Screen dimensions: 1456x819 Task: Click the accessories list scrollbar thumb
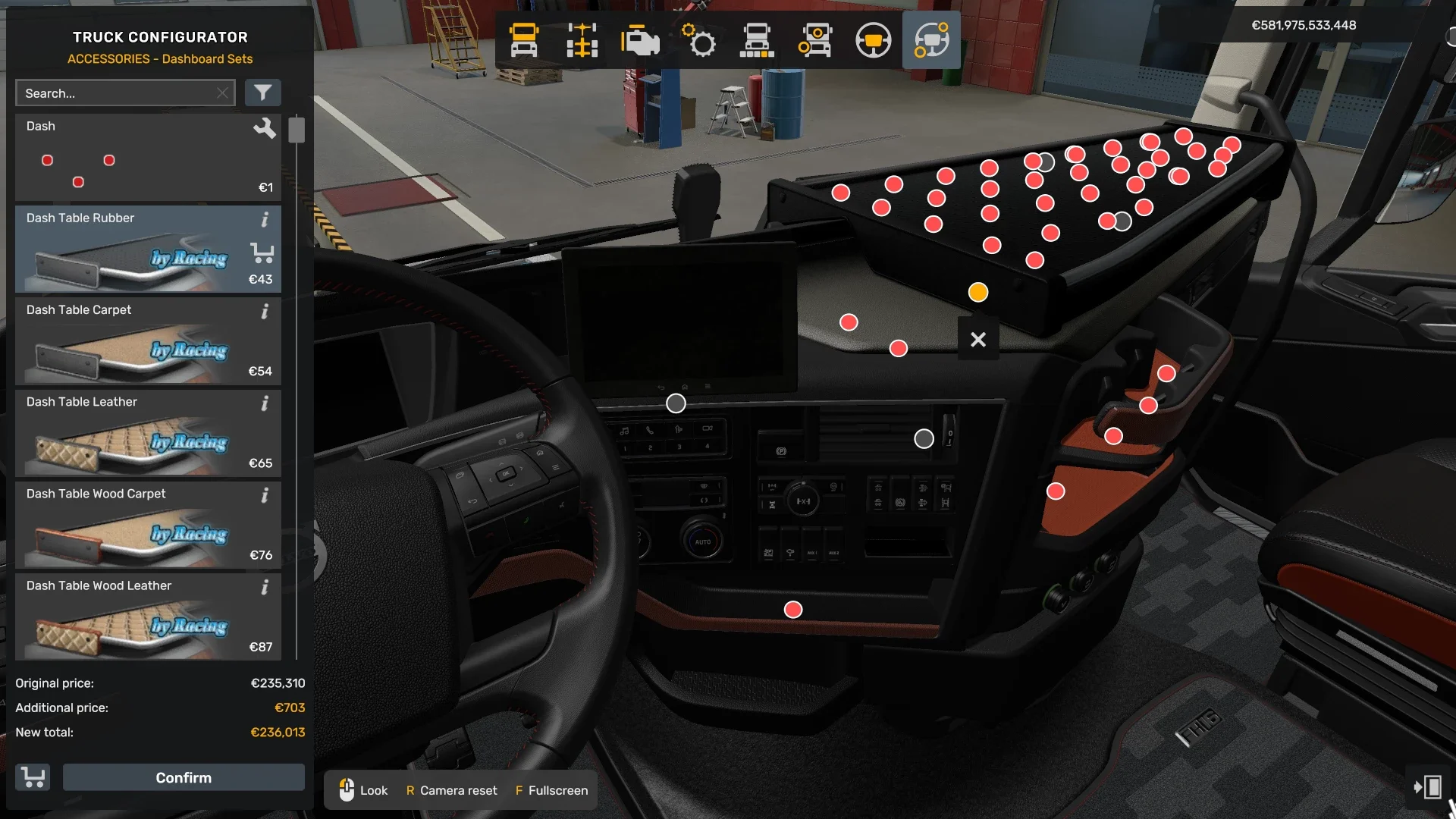pos(297,129)
